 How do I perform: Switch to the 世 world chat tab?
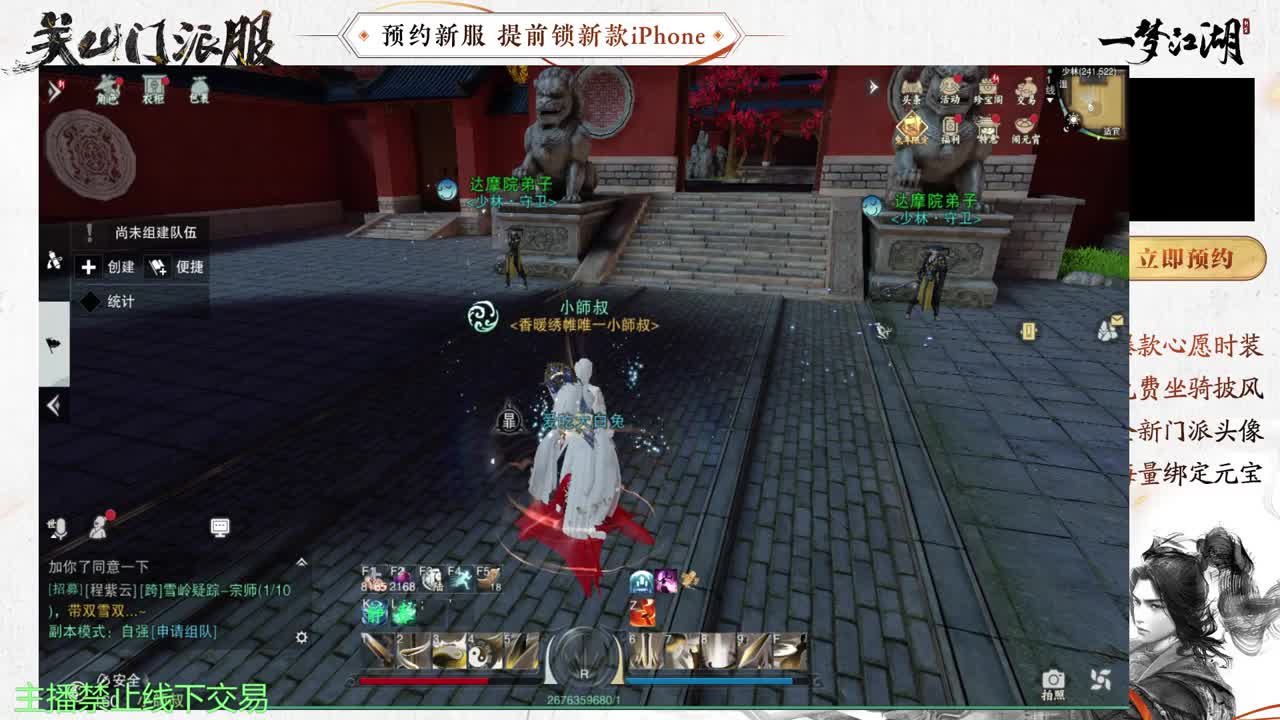(x=51, y=524)
